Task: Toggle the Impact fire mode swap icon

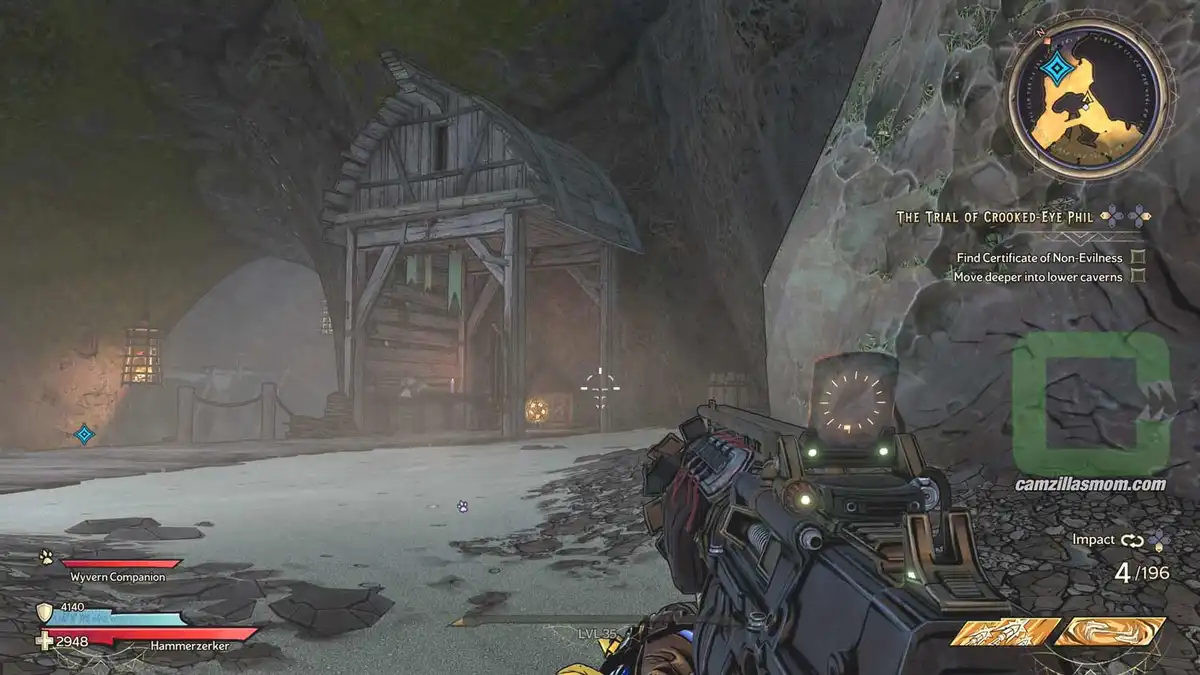Action: click(x=1131, y=540)
